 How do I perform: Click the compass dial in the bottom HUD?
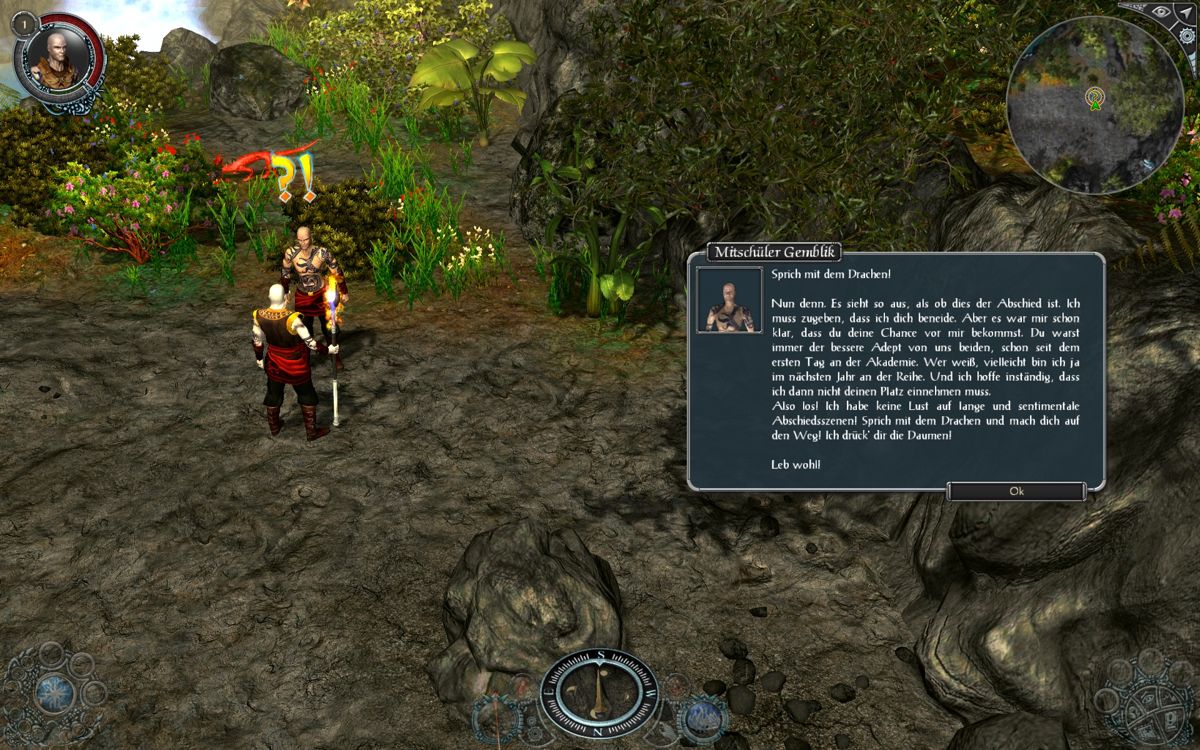pos(598,691)
